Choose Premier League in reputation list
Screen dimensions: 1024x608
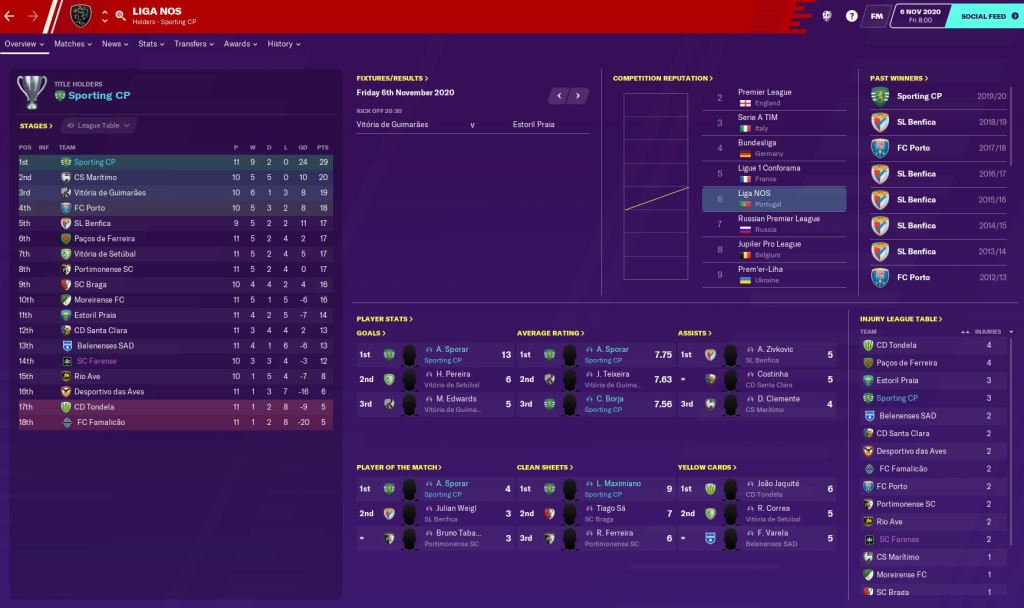coord(765,93)
